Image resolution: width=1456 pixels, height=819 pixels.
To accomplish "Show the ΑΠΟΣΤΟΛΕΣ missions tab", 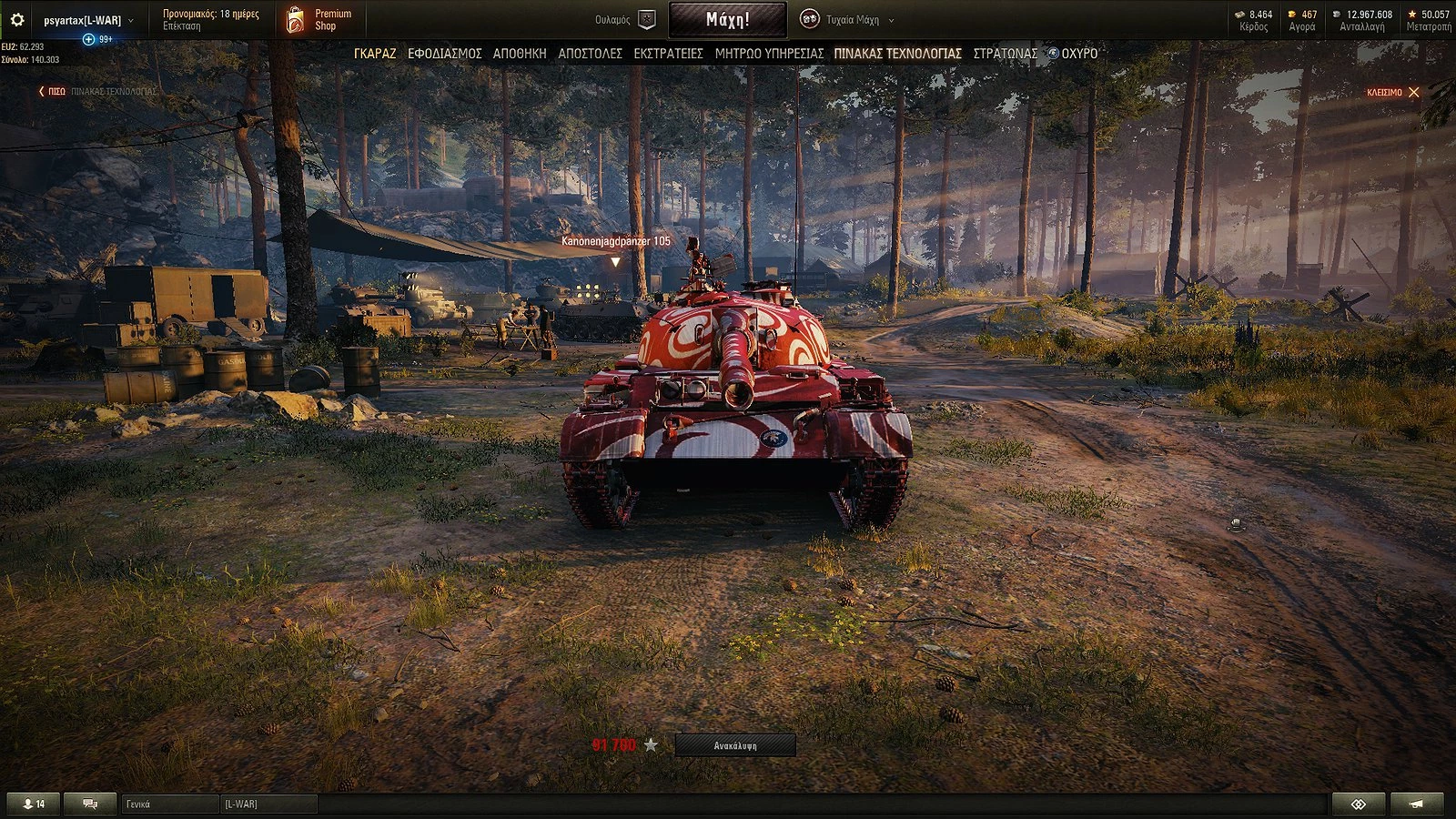I will 590,54.
